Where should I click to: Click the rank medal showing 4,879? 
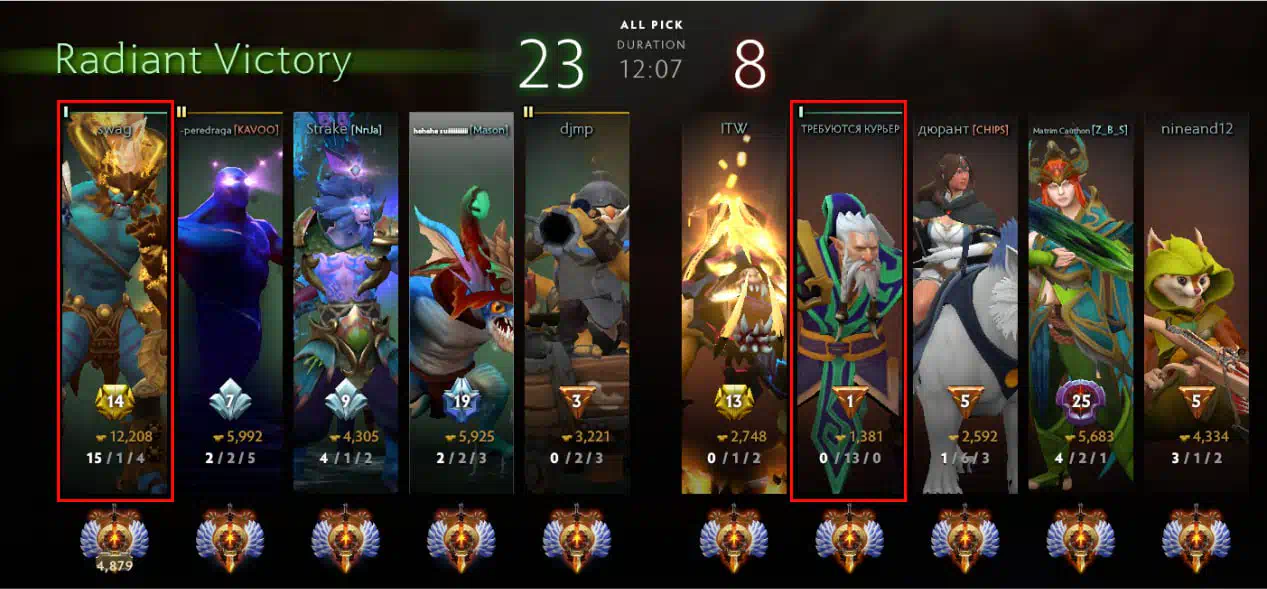(115, 540)
